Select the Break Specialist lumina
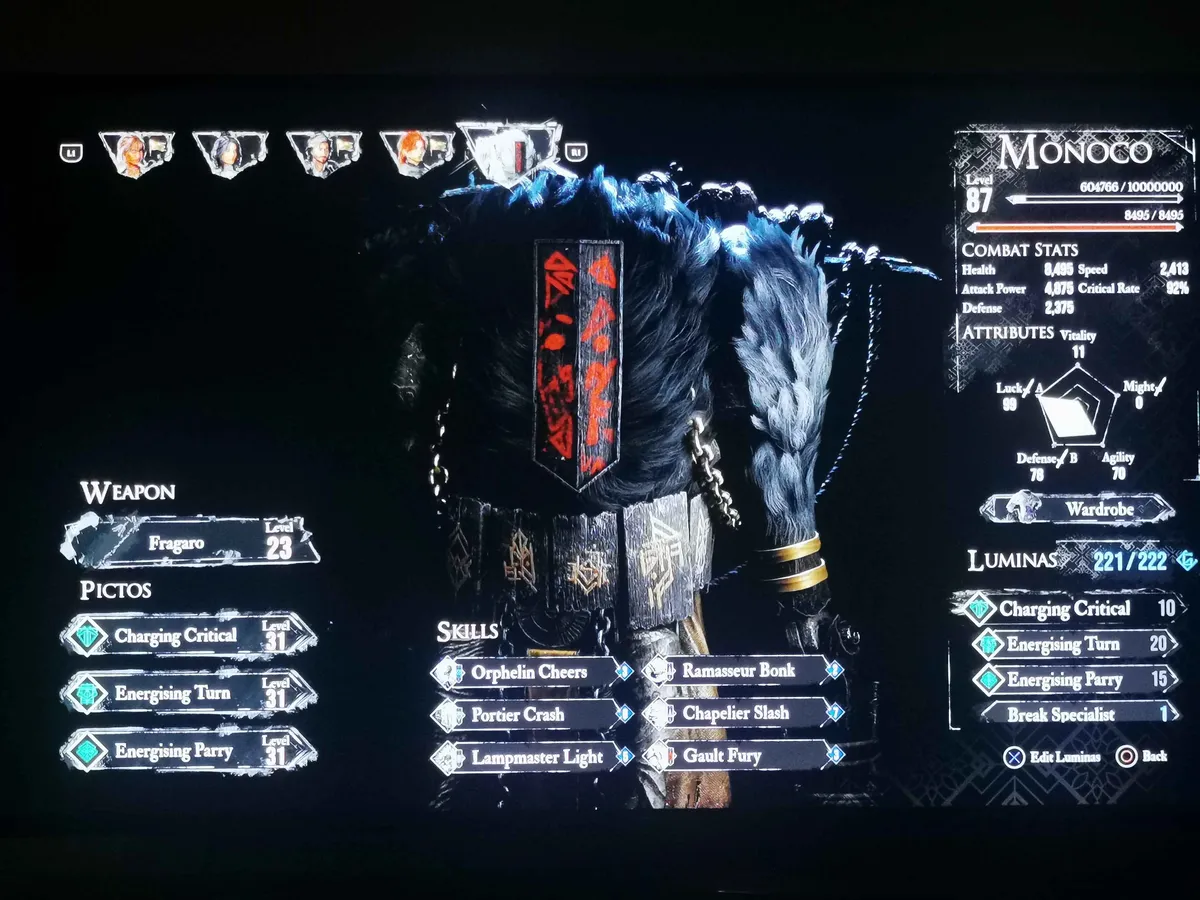This screenshot has height=900, width=1200. tap(1072, 714)
